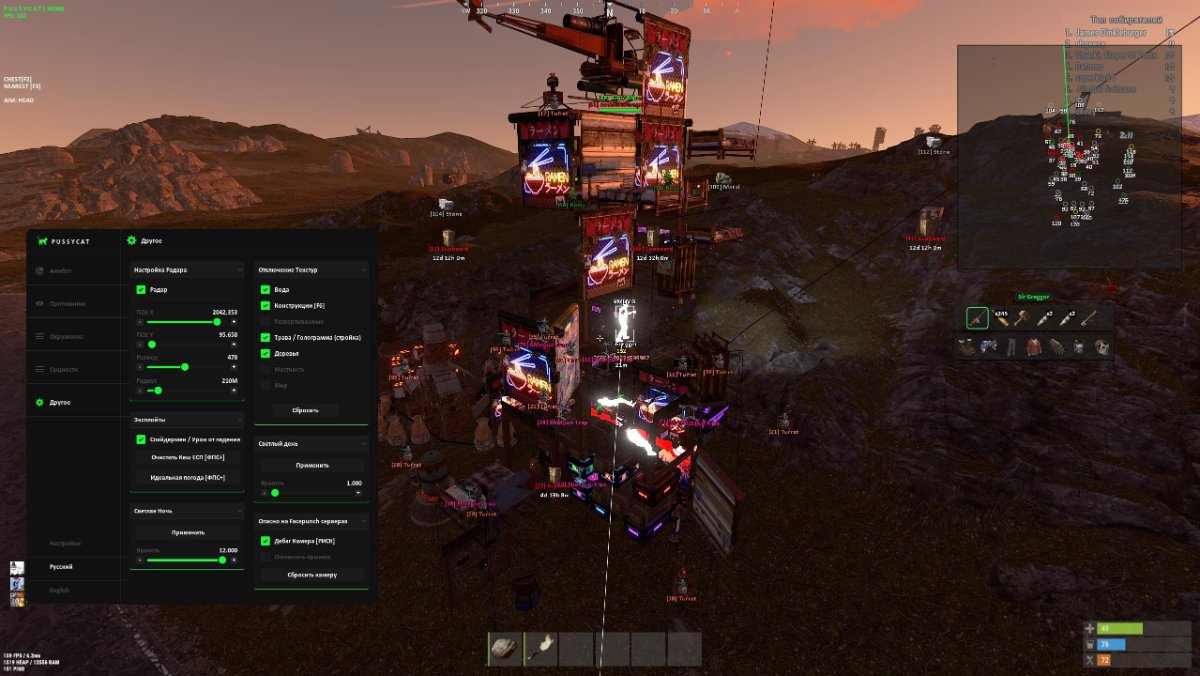Toggle the Конструкции [F6] checkbox
This screenshot has height=676, width=1200.
266,305
